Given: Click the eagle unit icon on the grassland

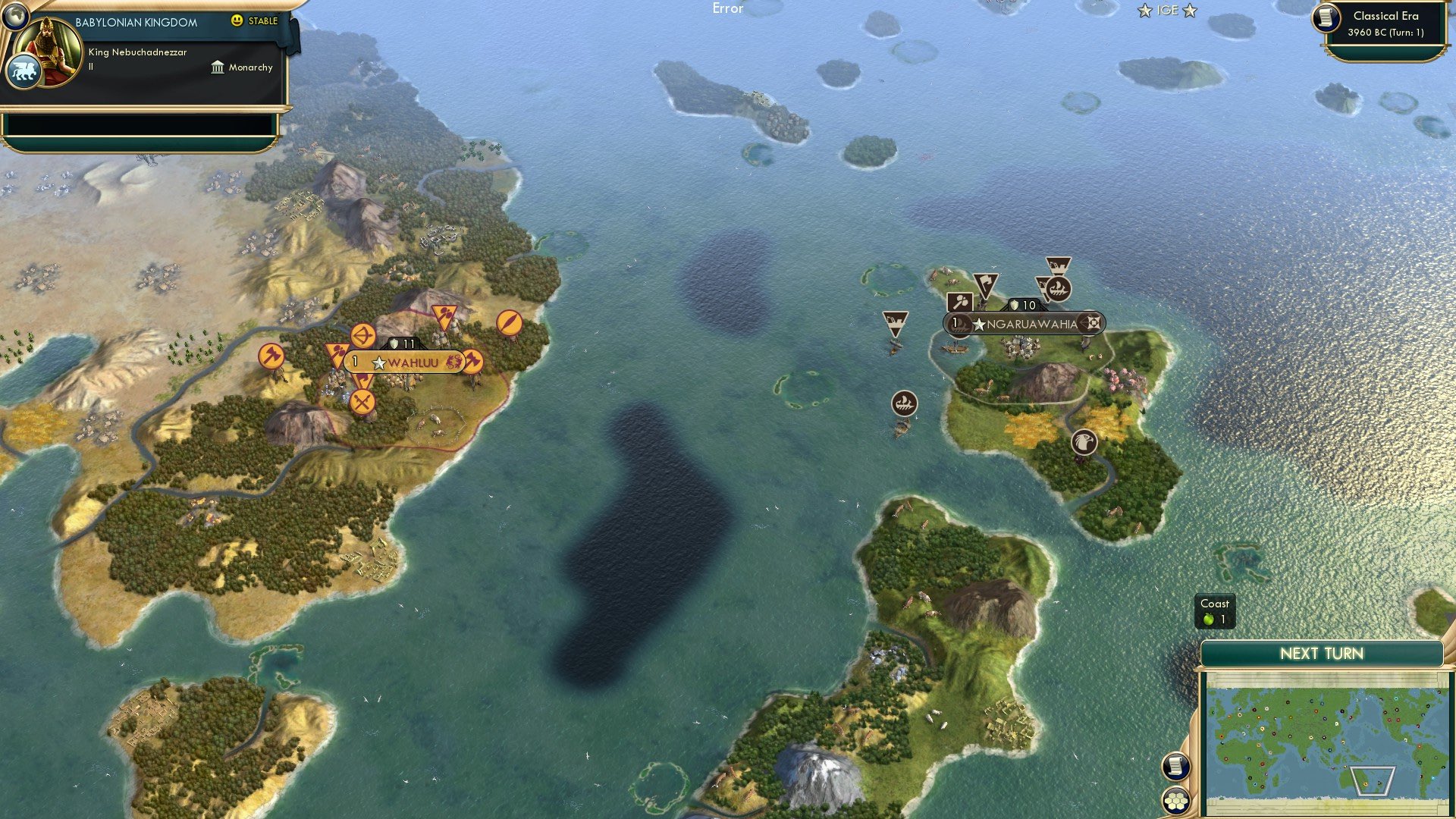Looking at the screenshot, I should coord(1084,443).
